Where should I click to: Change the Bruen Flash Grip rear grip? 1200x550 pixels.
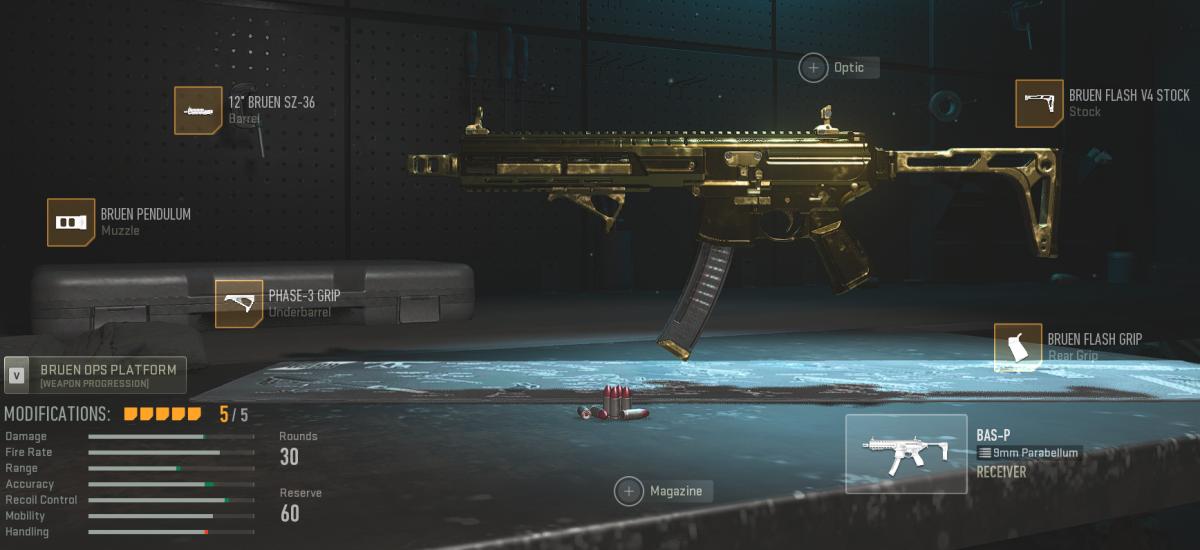1018,347
